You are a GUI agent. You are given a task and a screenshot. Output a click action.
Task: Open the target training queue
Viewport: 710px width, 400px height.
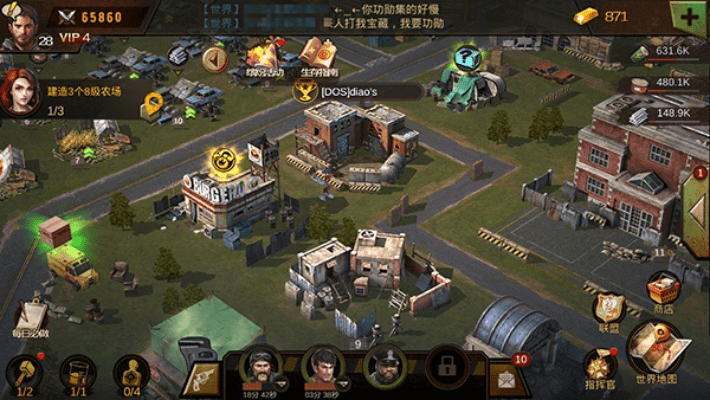[x=129, y=375]
